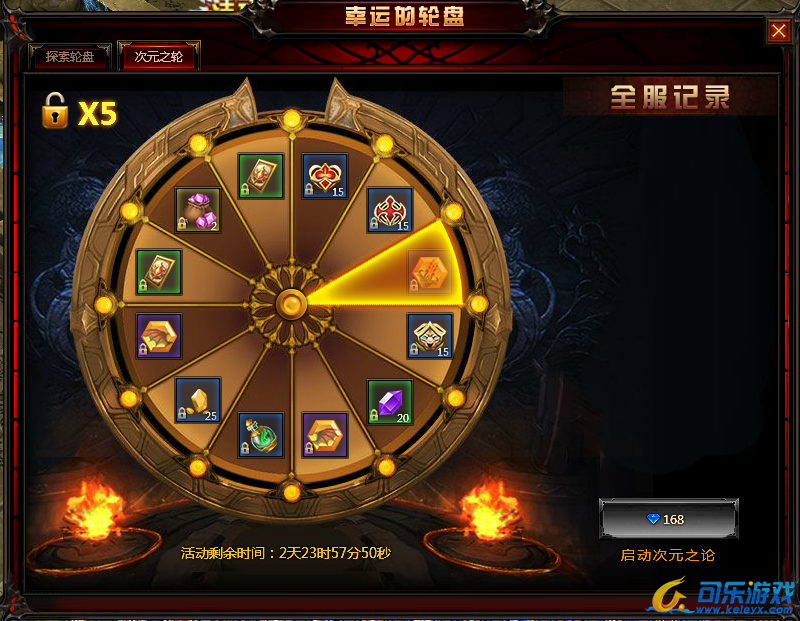This screenshot has height=621, width=800.
Task: Select the pink gem bag prize
Action: pyautogui.click(x=198, y=210)
